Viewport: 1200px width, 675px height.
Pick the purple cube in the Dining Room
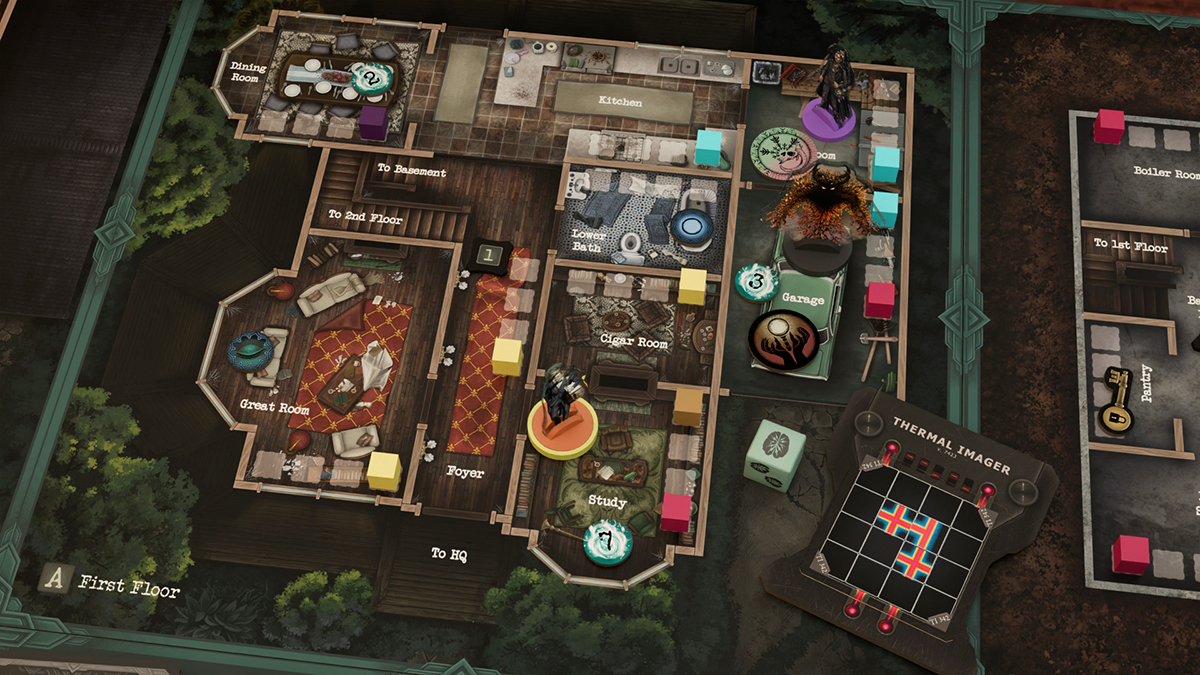click(x=373, y=124)
